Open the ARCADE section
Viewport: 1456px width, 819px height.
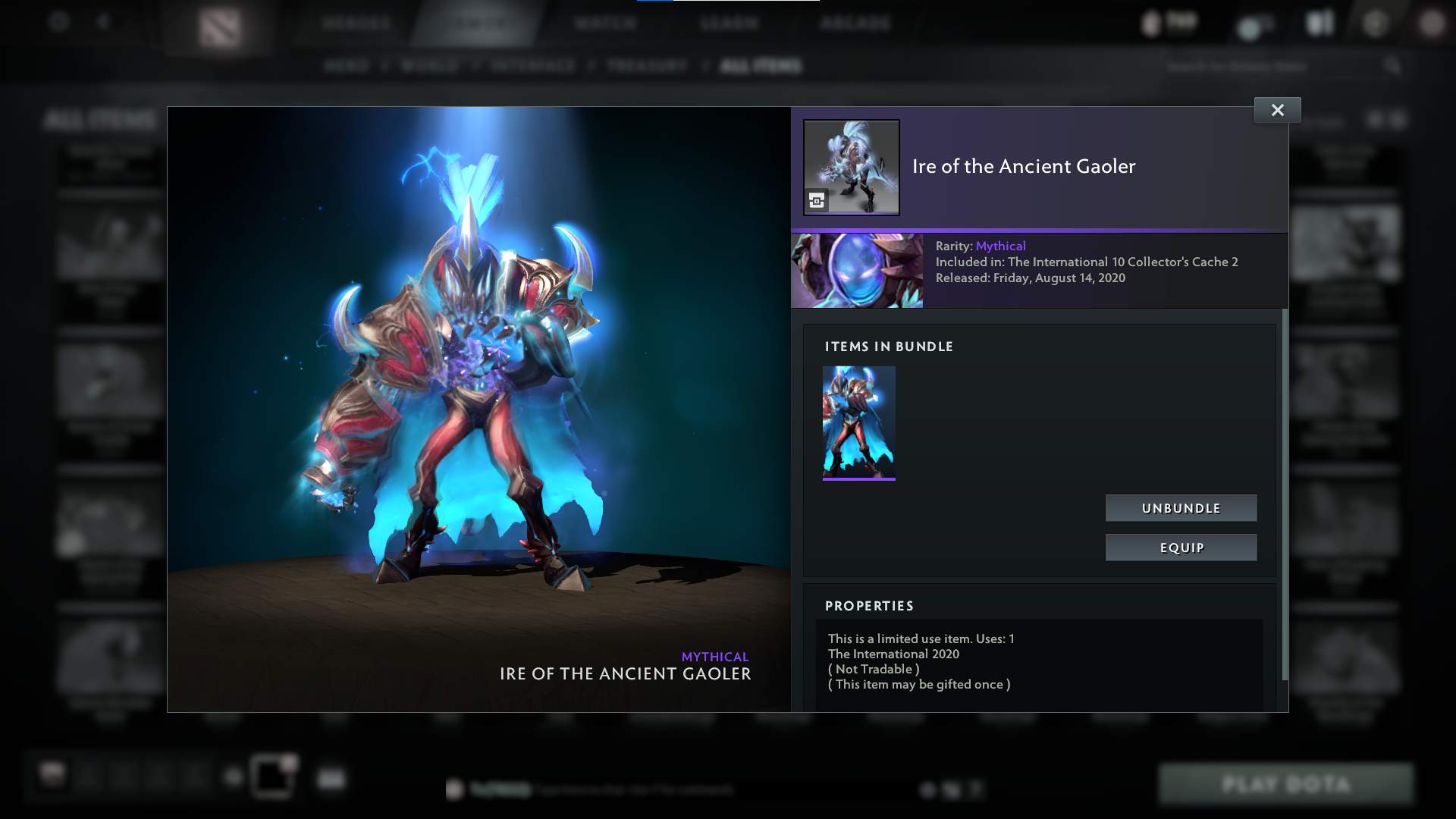pos(855,23)
